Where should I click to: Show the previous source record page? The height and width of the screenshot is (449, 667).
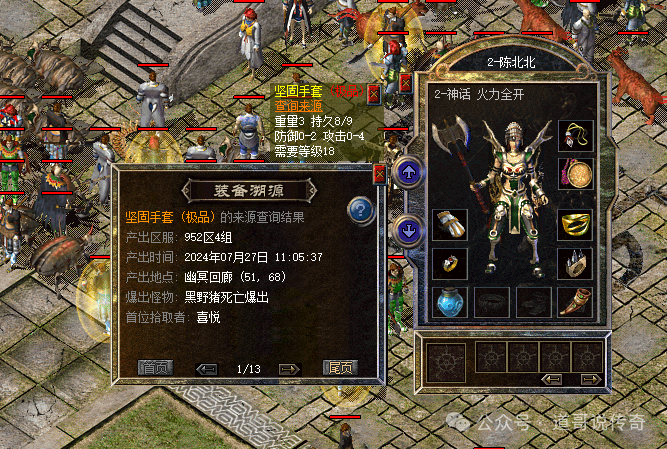point(208,368)
